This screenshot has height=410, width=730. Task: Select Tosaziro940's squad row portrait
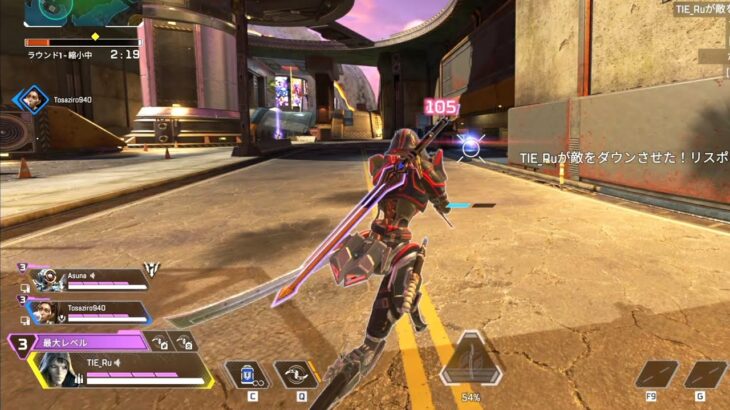click(43, 312)
